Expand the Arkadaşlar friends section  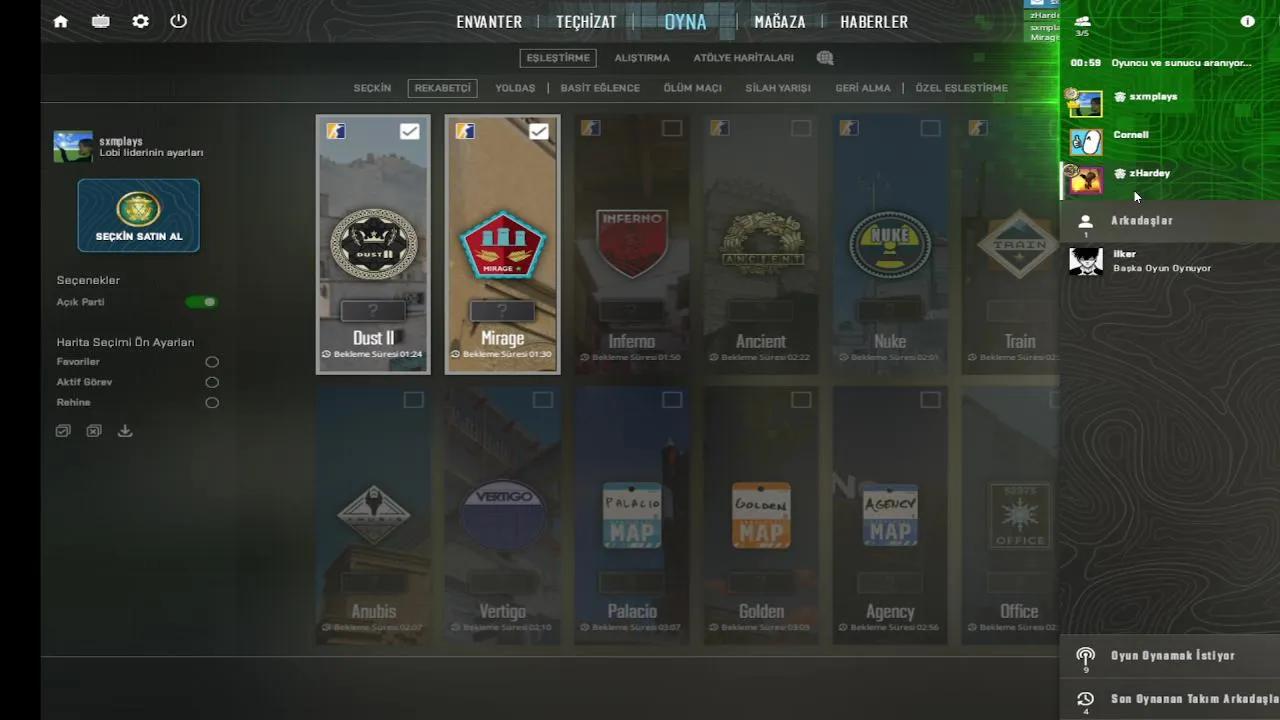[1142, 220]
